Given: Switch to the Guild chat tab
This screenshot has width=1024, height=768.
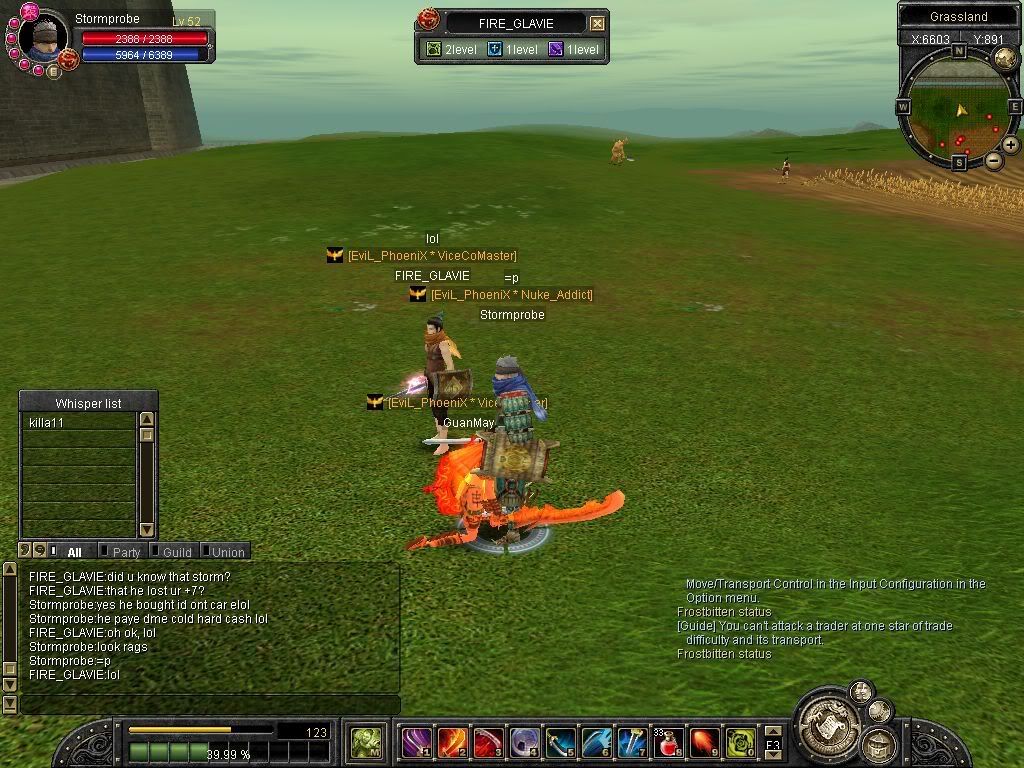Looking at the screenshot, I should coord(177,552).
